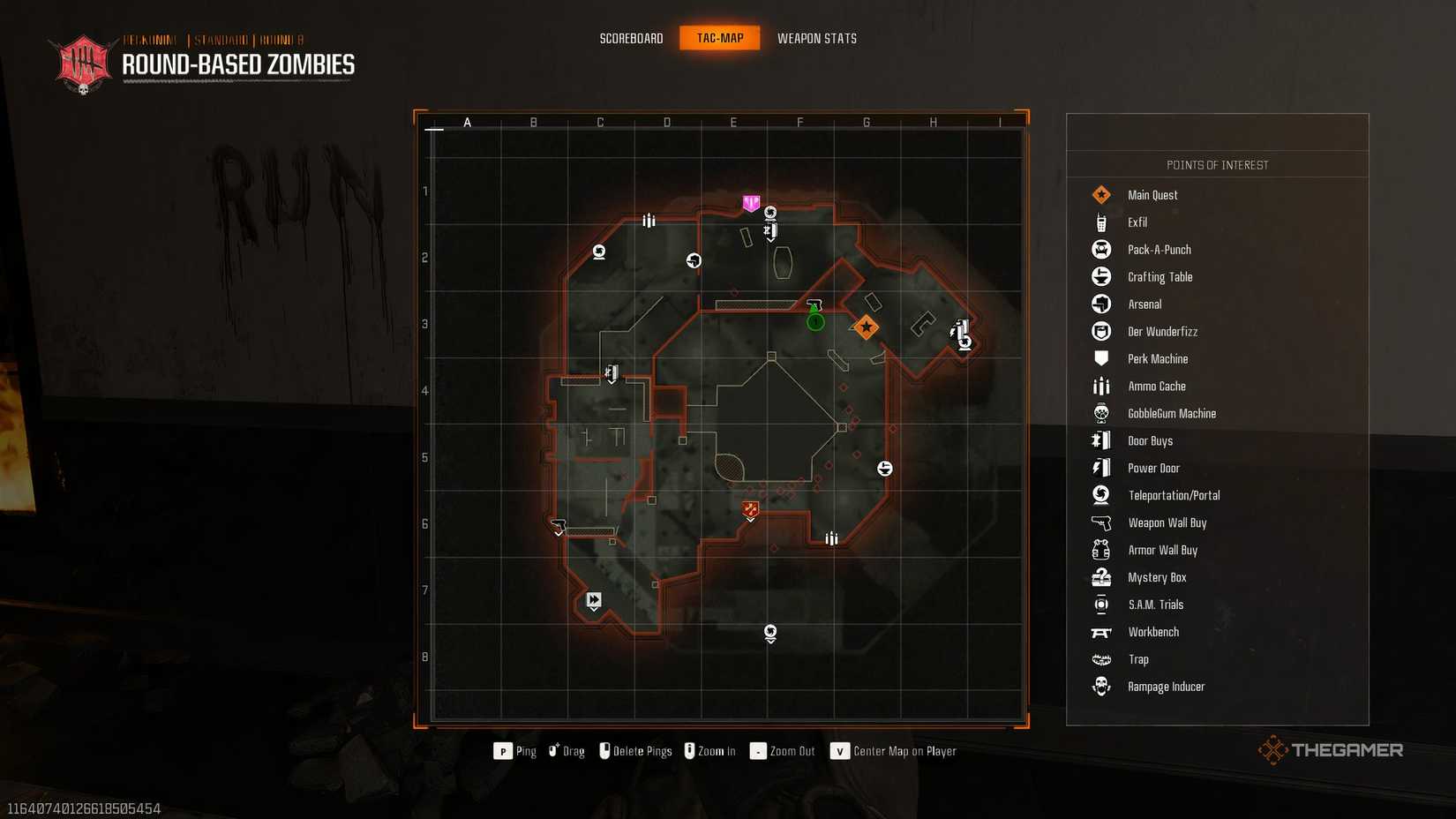This screenshot has height=819, width=1456.
Task: Open the WEAPON STATS tab
Action: [x=816, y=38]
